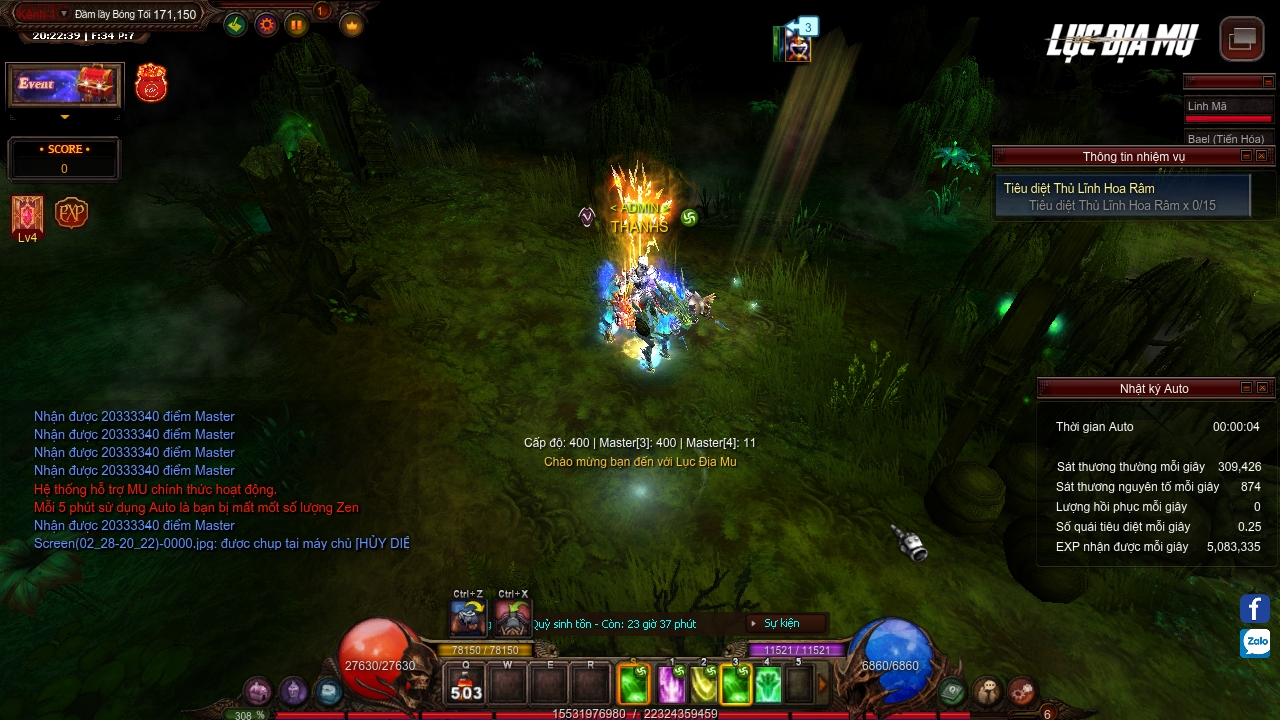Click the window toggle button beside the logo
Screen dimensions: 1280x720
point(1241,38)
